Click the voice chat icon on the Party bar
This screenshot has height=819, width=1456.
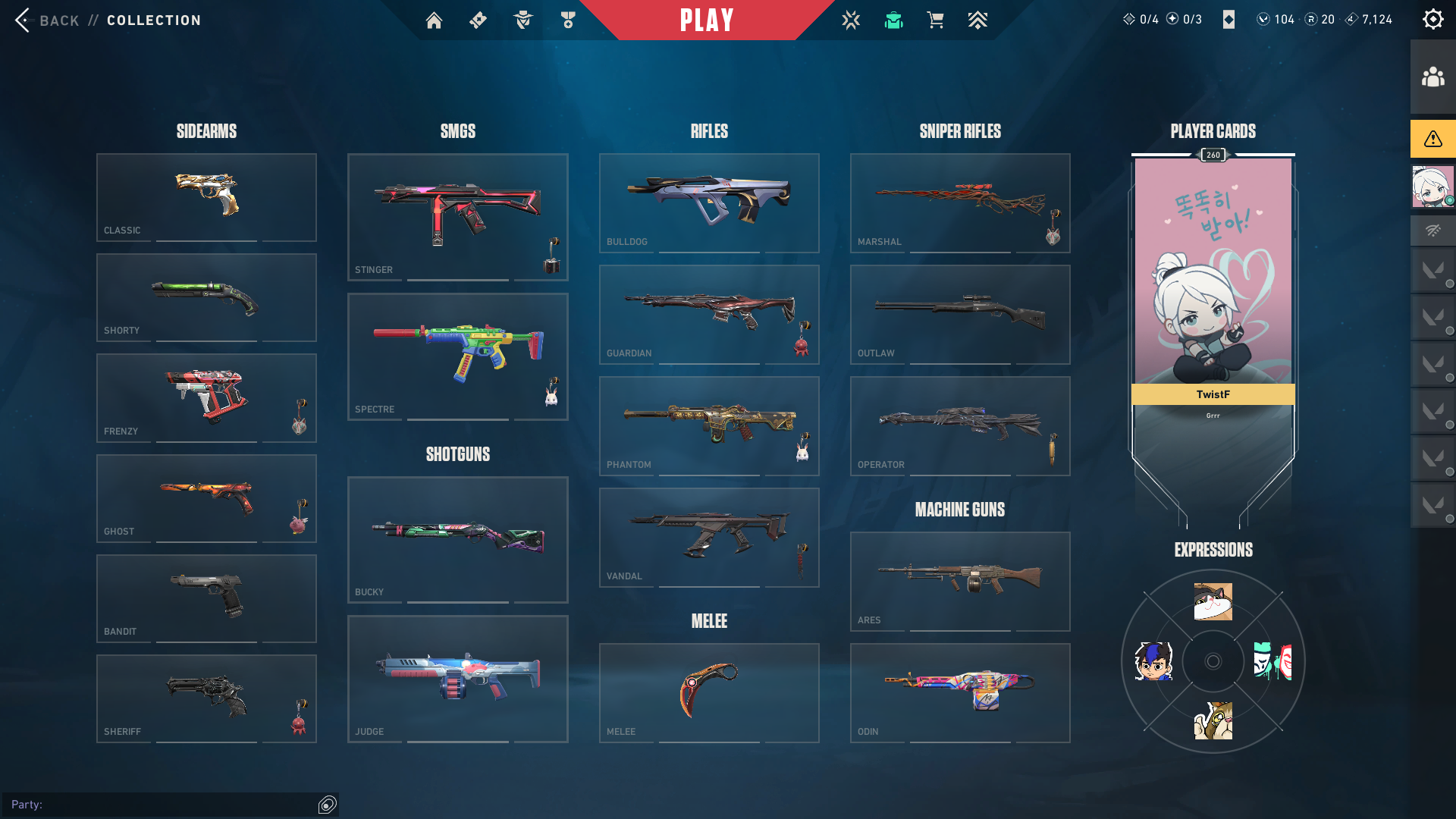pyautogui.click(x=326, y=805)
